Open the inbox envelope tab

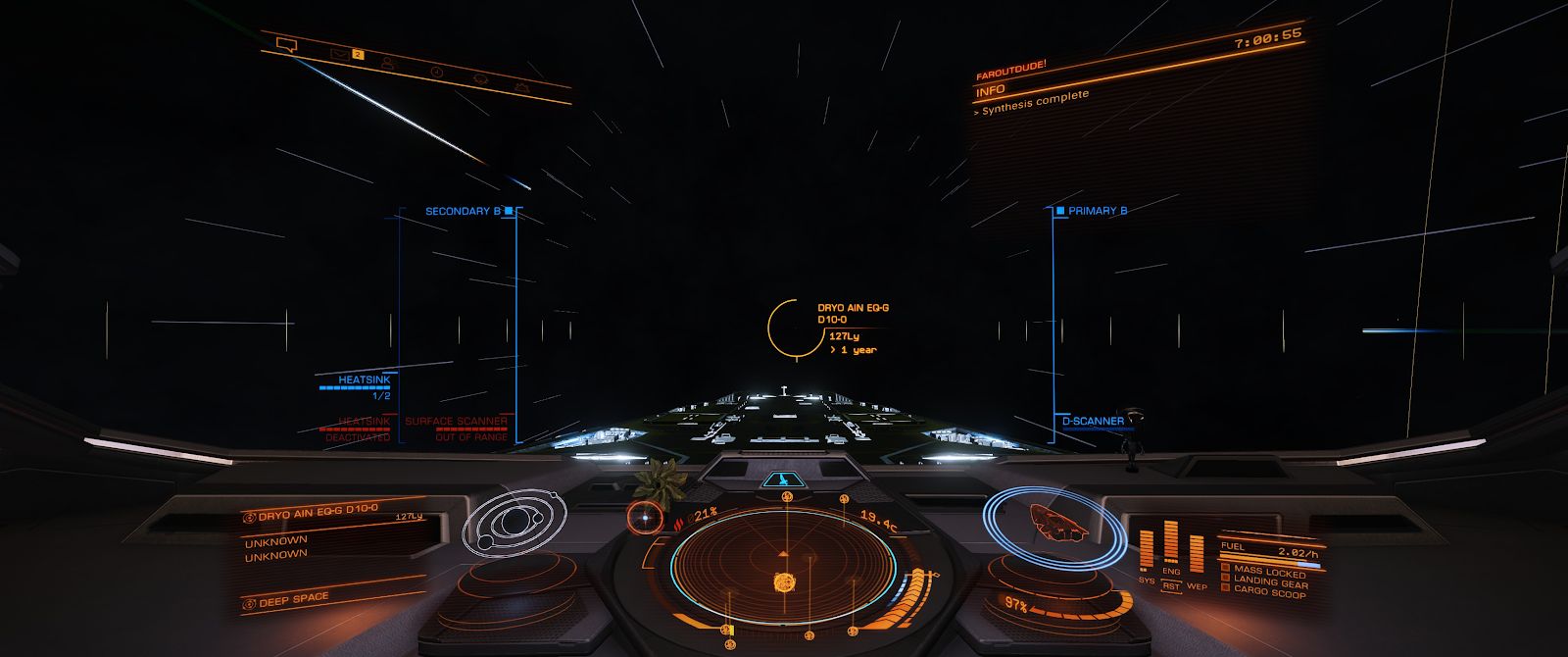click(x=339, y=53)
